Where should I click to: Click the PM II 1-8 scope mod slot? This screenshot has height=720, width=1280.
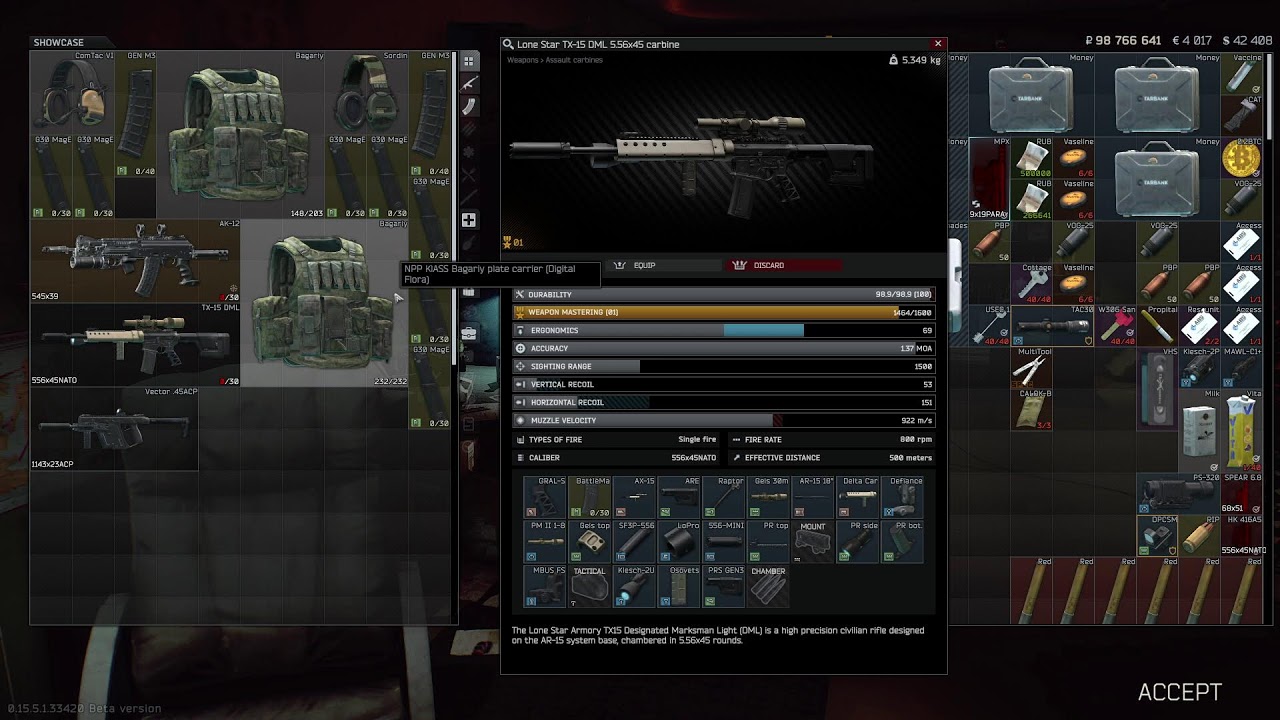(x=545, y=542)
